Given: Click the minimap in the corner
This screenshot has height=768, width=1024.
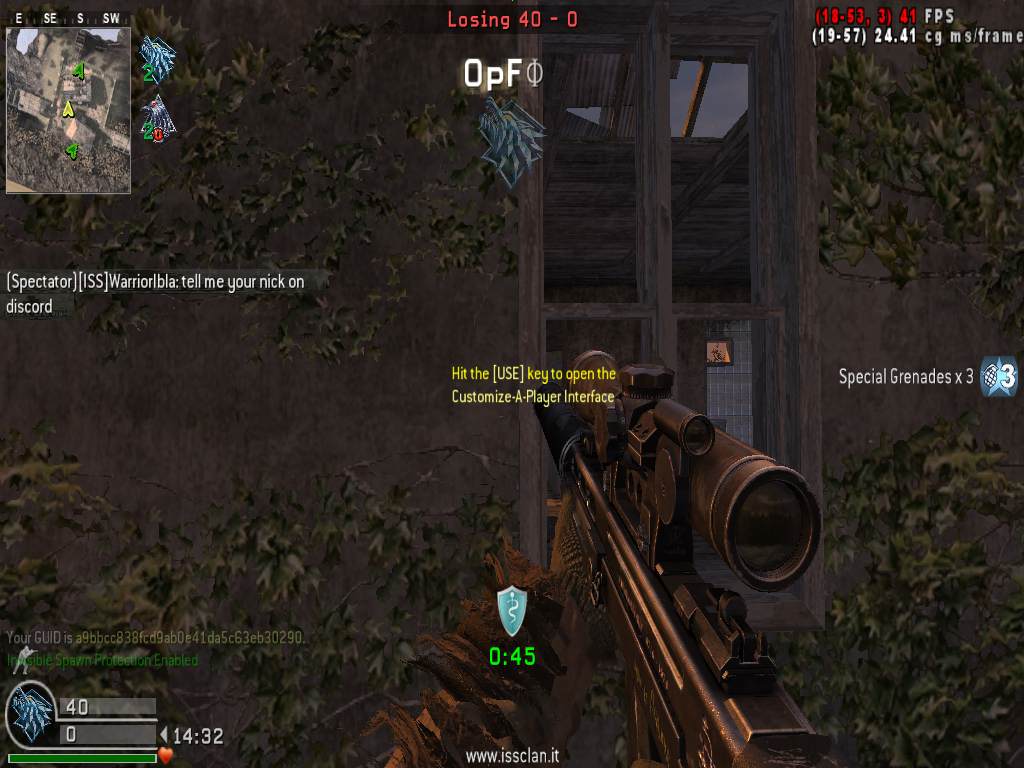Looking at the screenshot, I should coord(68,109).
